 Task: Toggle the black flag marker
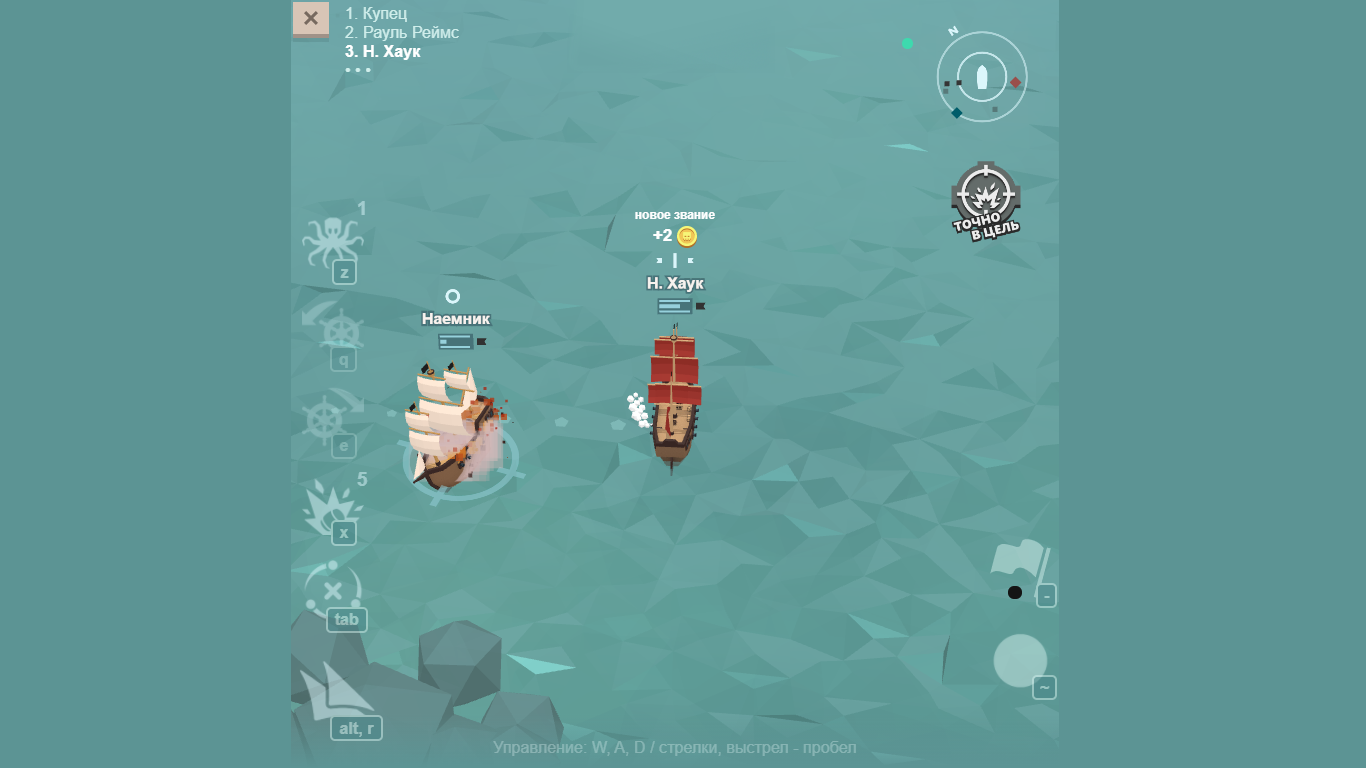[x=1014, y=592]
